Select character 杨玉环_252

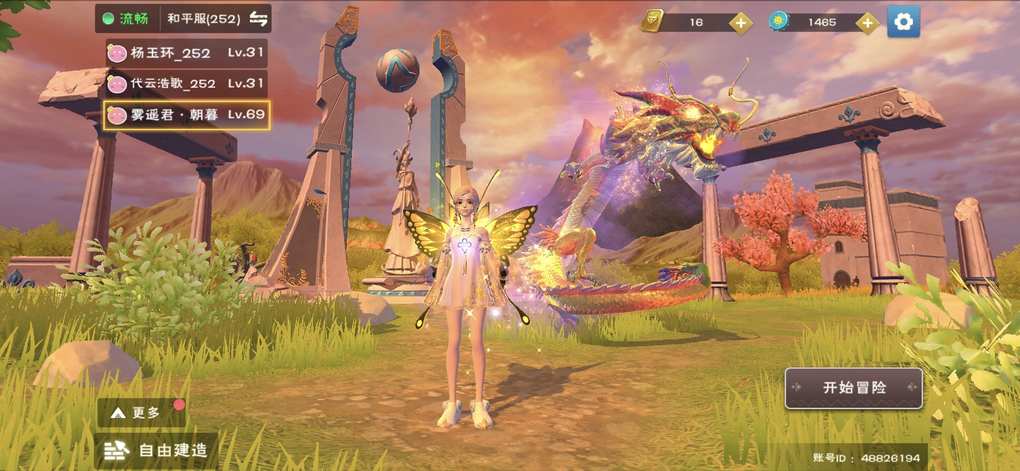pos(186,52)
